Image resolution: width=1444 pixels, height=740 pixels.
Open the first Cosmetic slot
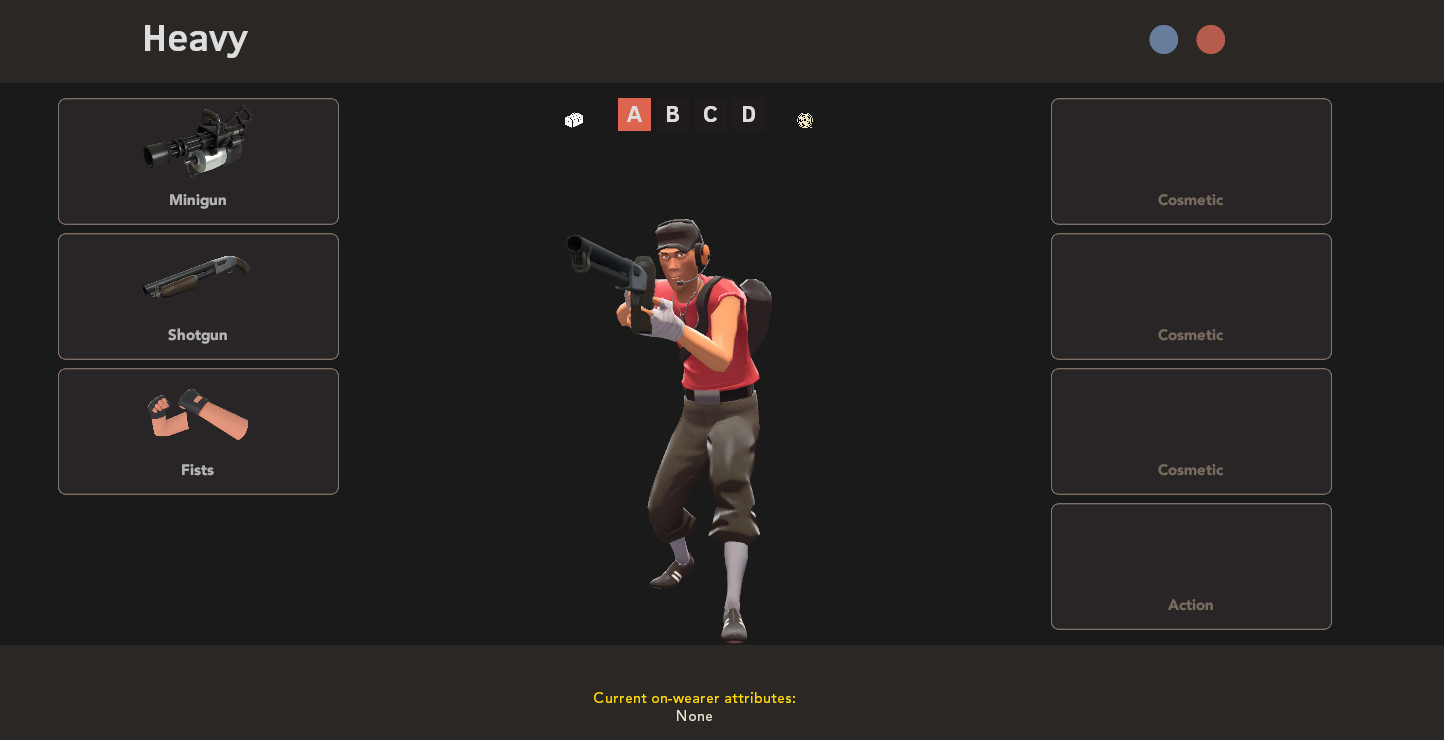[1190, 161]
